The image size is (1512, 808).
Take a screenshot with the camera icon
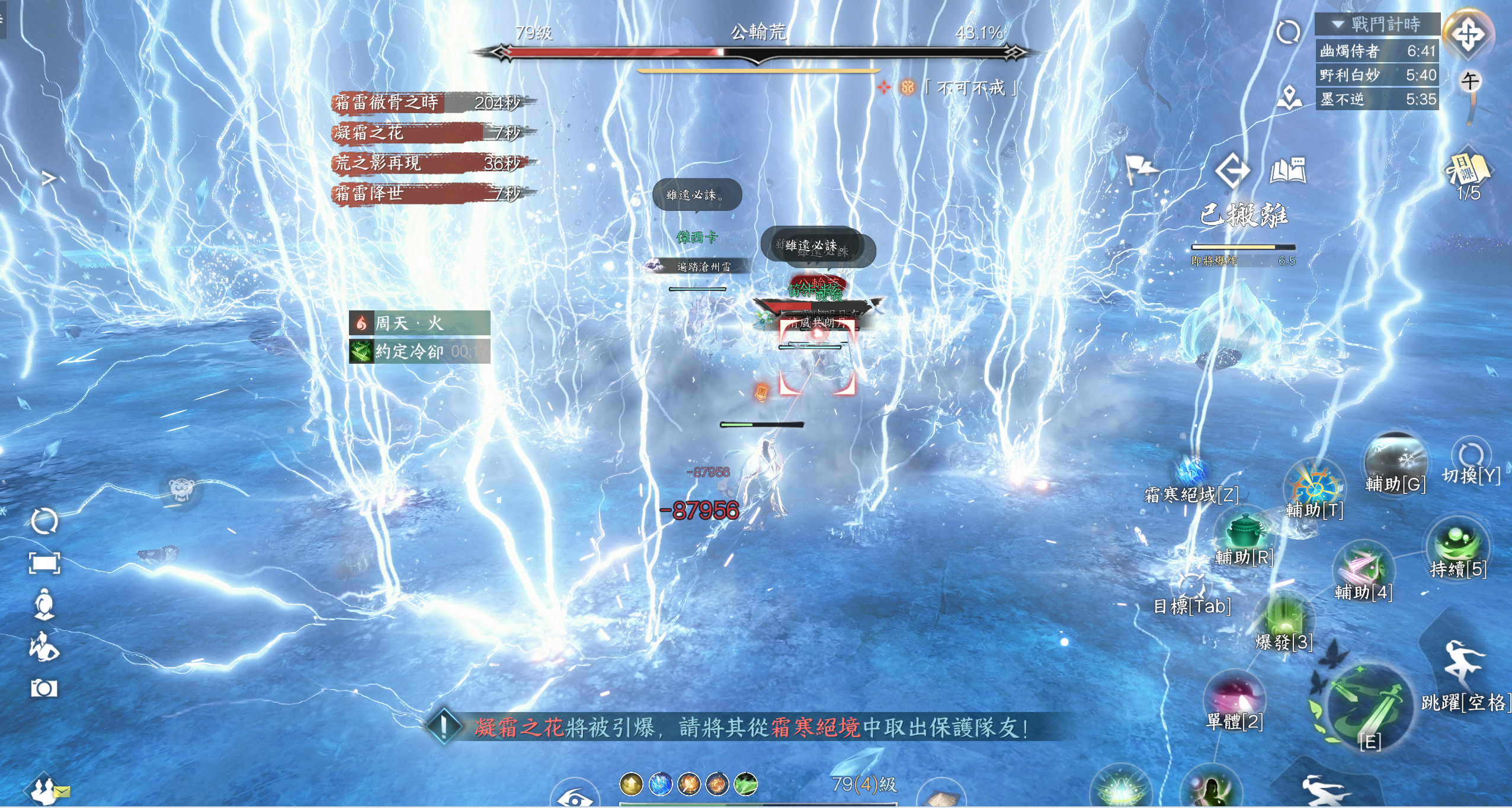tap(44, 688)
